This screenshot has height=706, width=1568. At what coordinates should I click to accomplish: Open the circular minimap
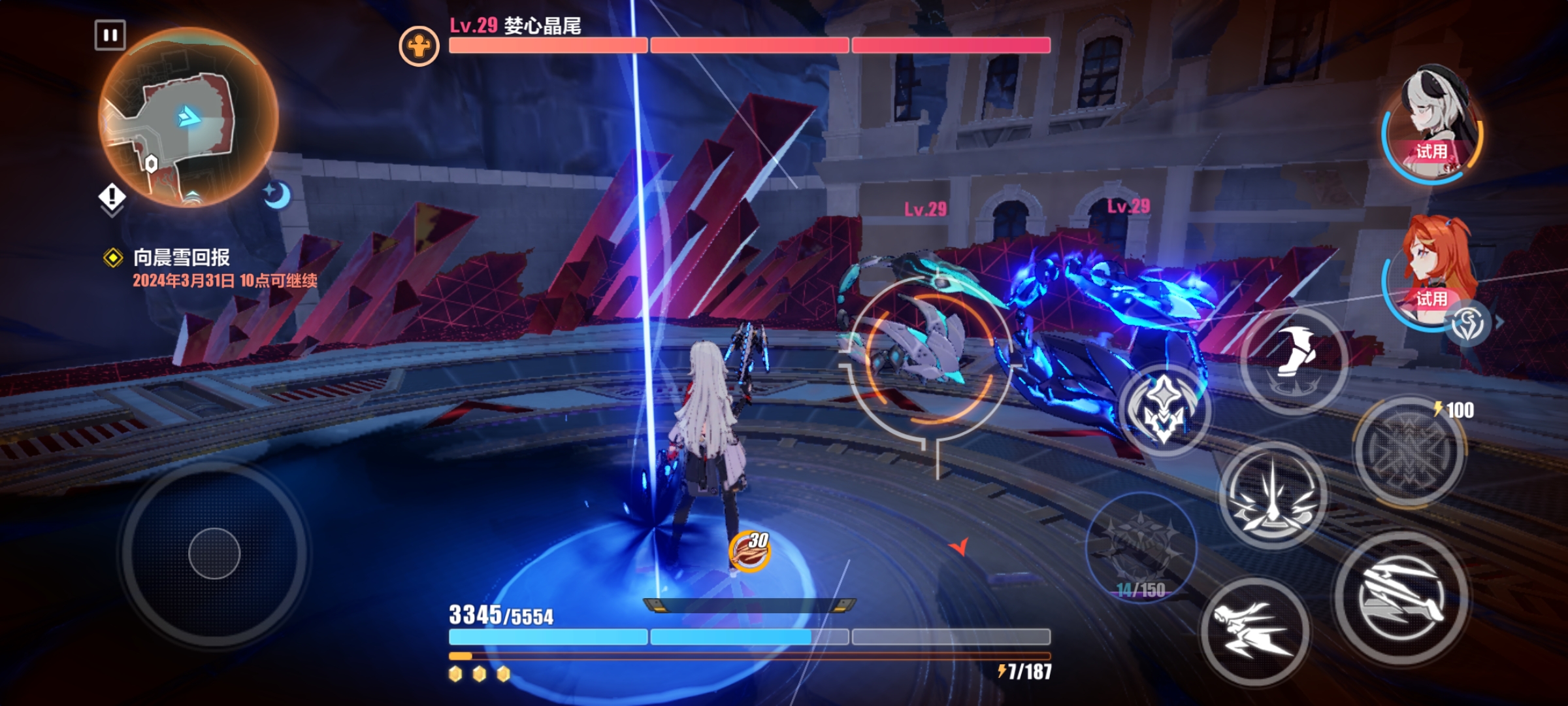188,118
